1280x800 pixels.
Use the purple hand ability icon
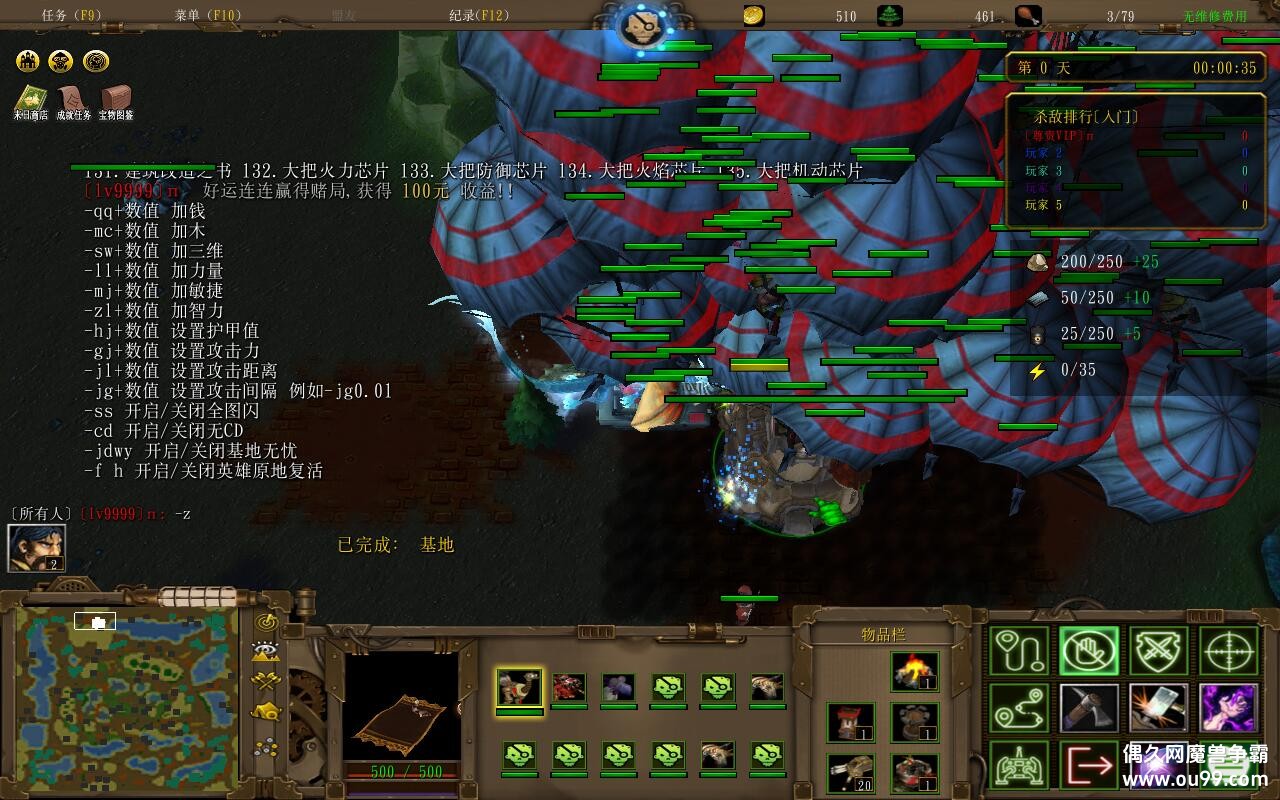click(1229, 708)
